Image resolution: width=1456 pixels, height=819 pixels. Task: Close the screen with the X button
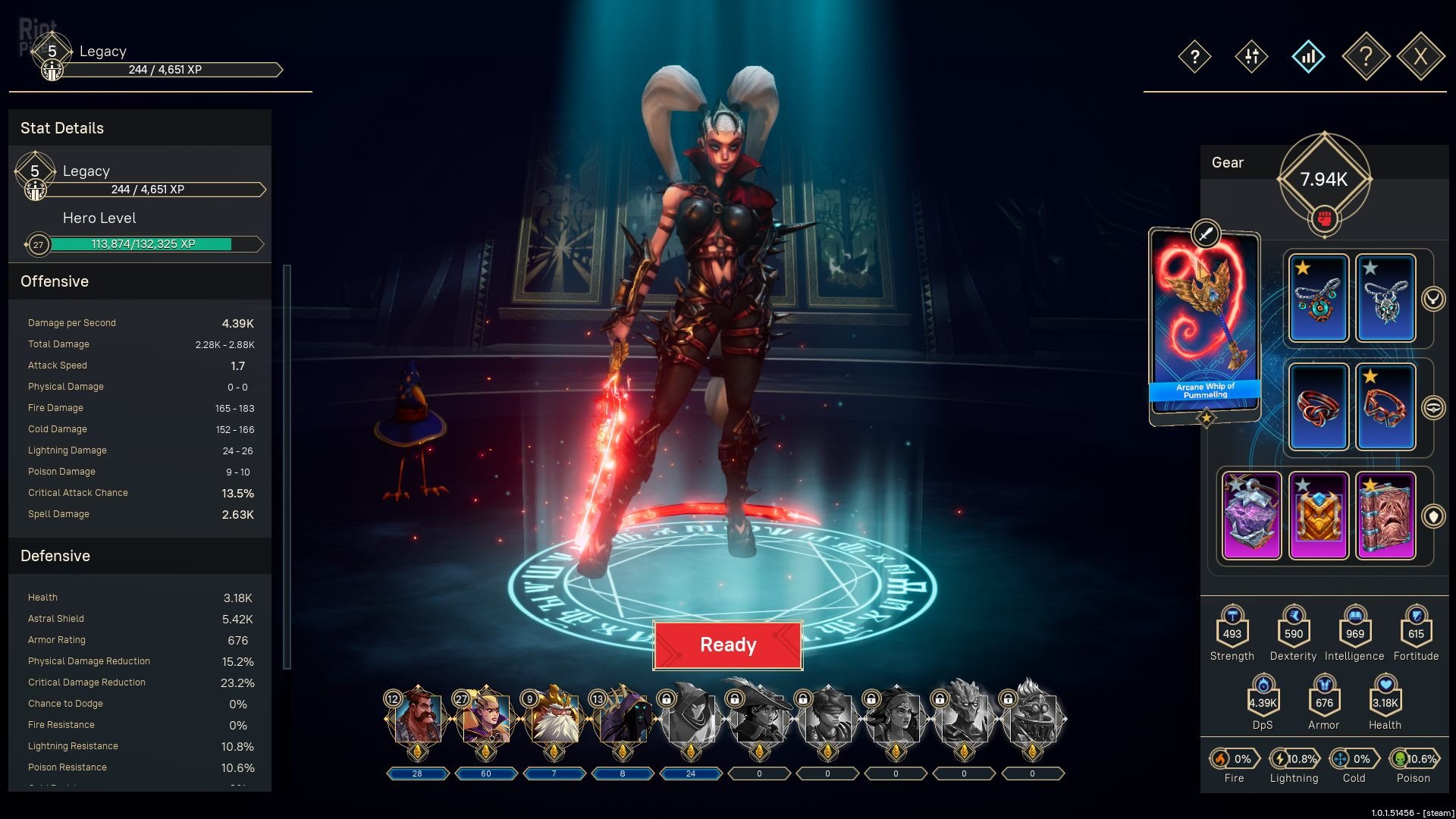[x=1420, y=56]
